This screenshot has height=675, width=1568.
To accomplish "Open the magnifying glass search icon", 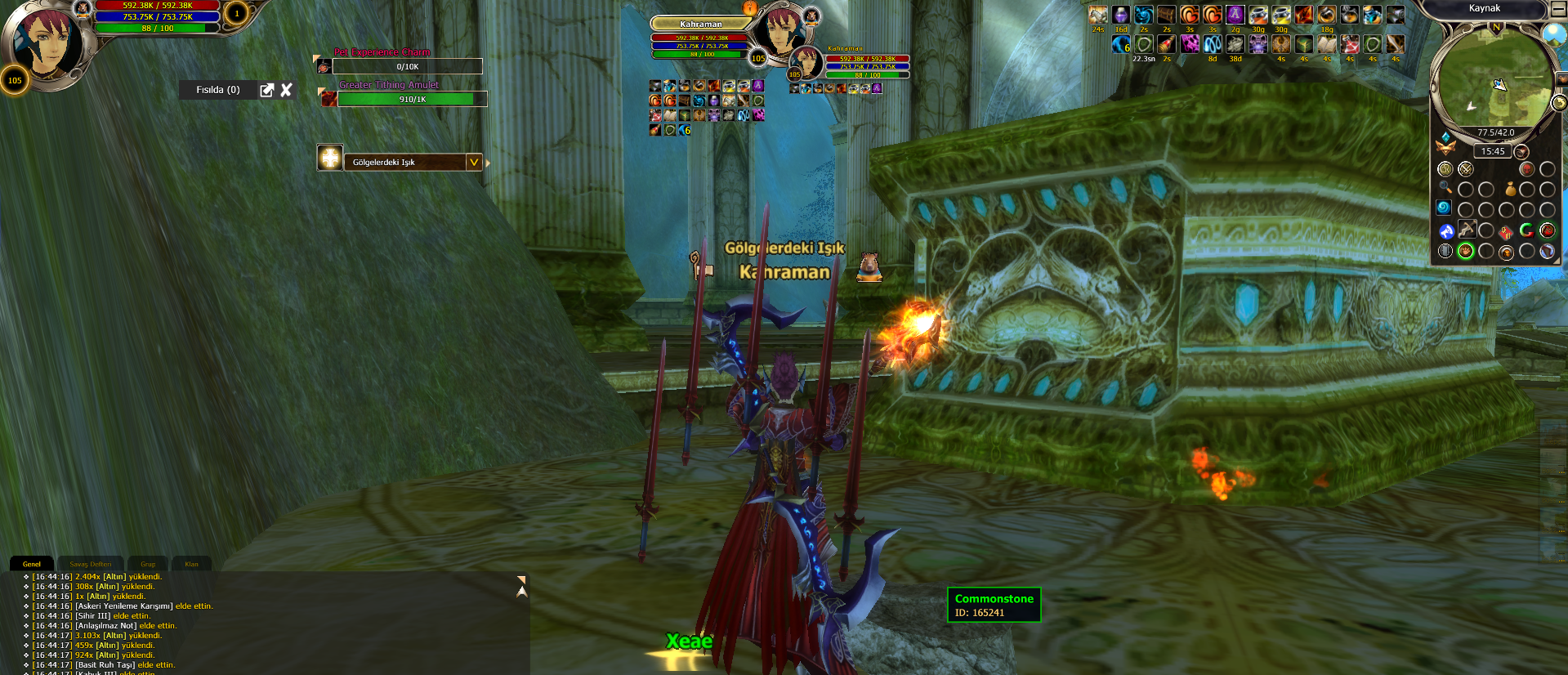I will click(1445, 188).
